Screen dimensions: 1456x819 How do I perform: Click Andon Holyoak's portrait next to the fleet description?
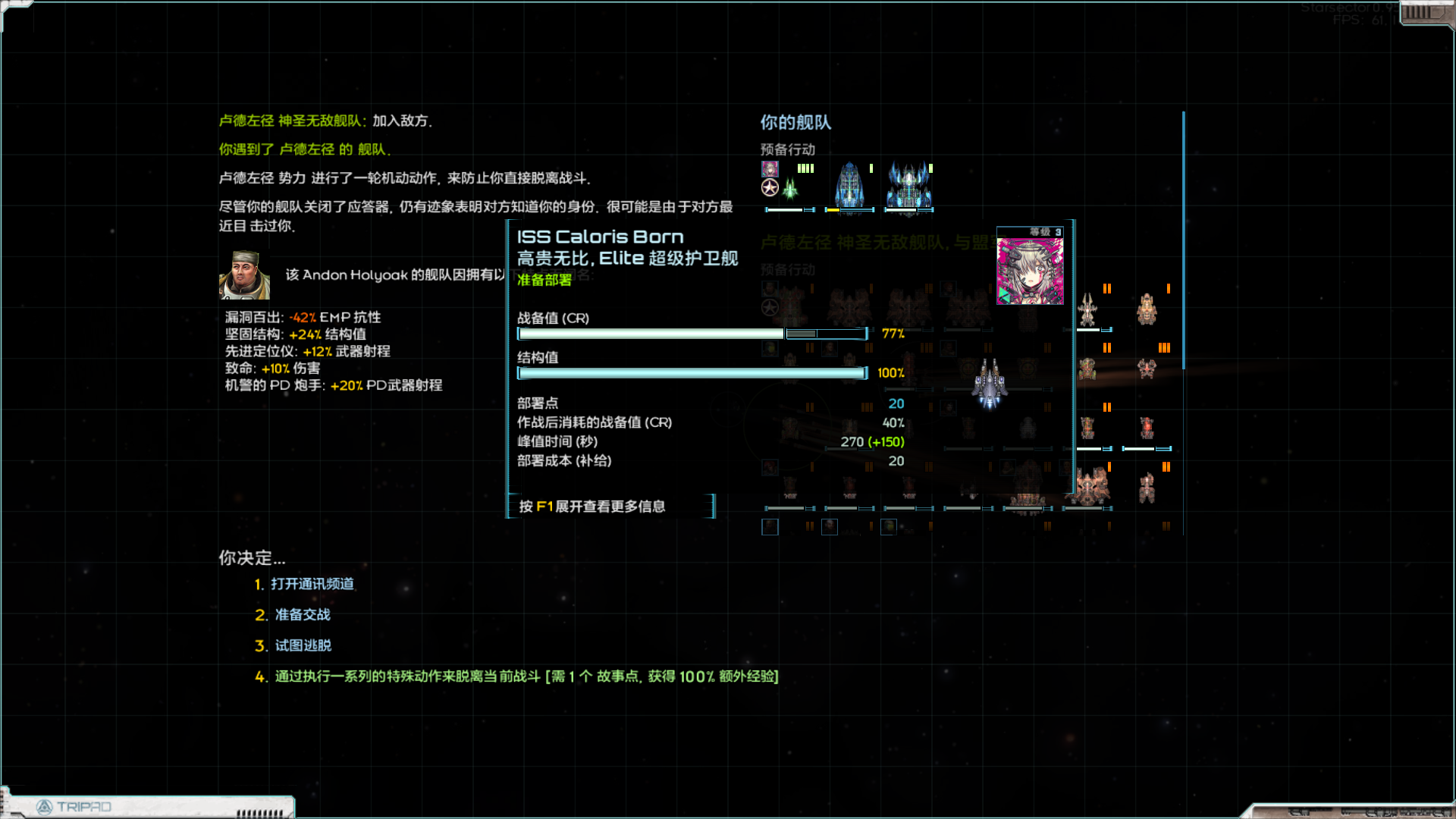click(x=245, y=275)
